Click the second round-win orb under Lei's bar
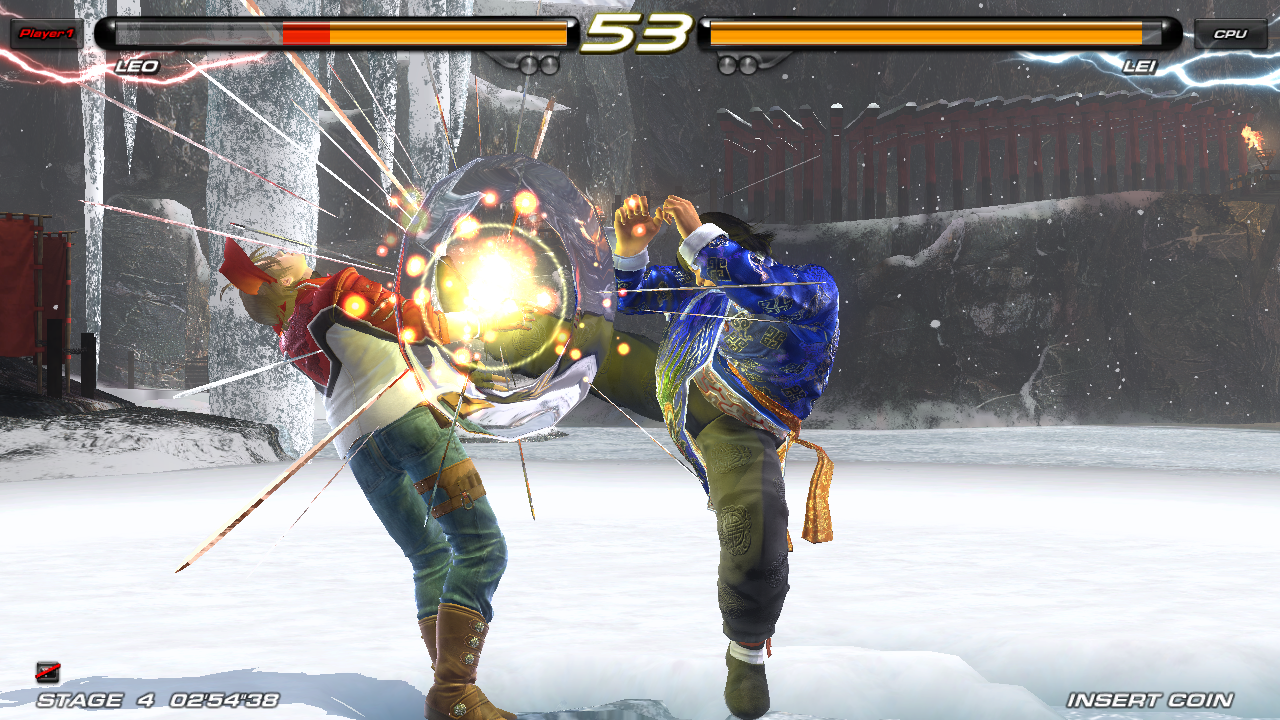This screenshot has width=1280, height=720. (748, 63)
